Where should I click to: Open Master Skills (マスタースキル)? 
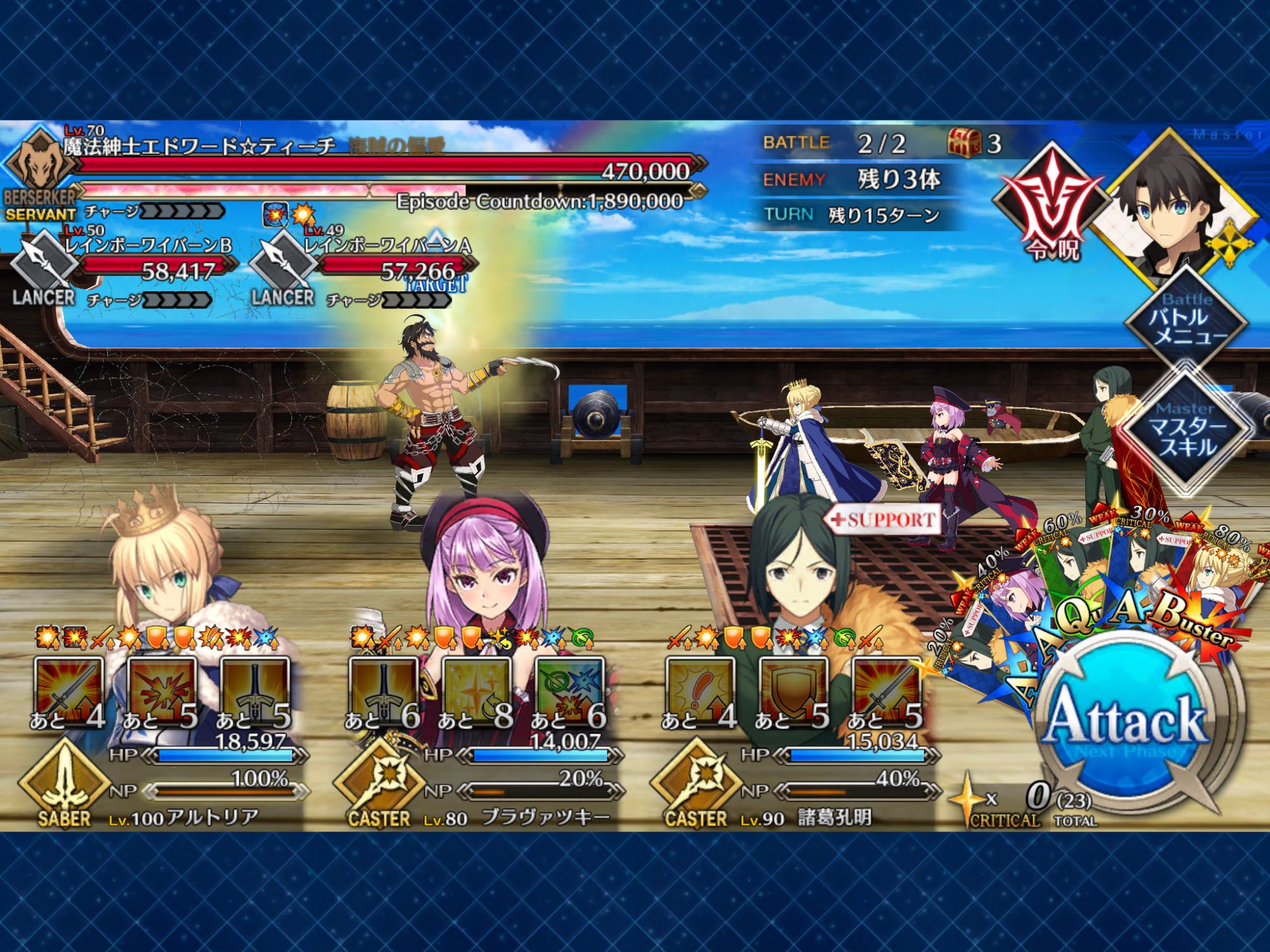tap(1185, 429)
